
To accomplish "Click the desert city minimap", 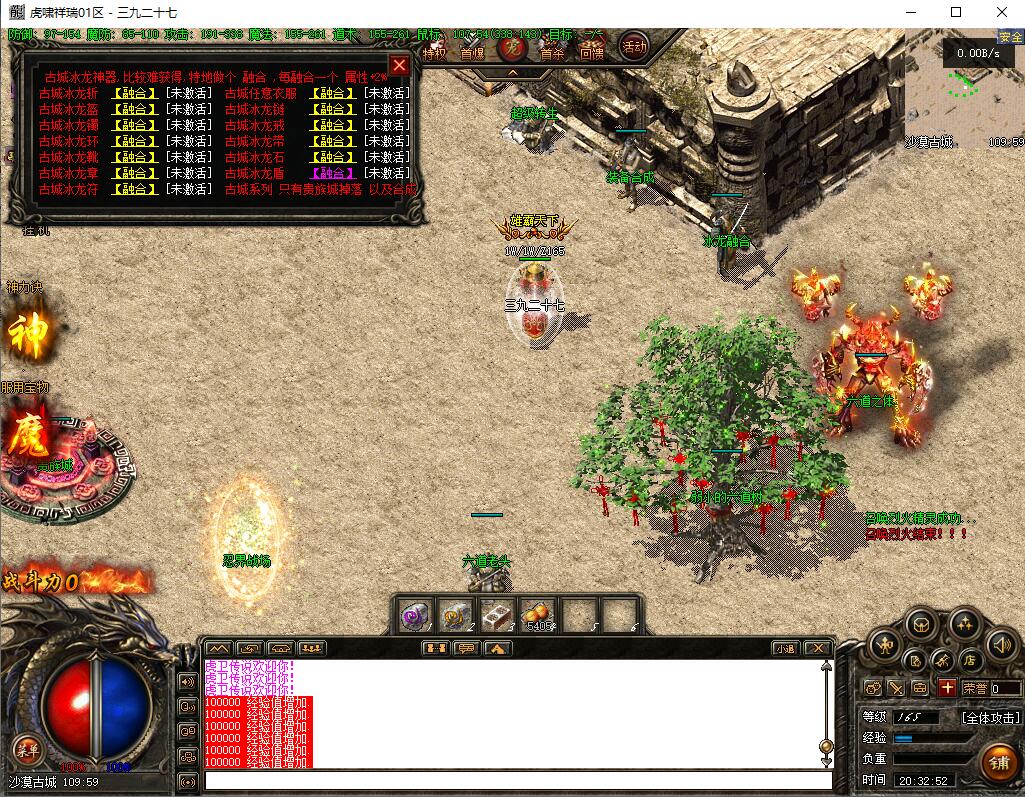I will [x=964, y=90].
